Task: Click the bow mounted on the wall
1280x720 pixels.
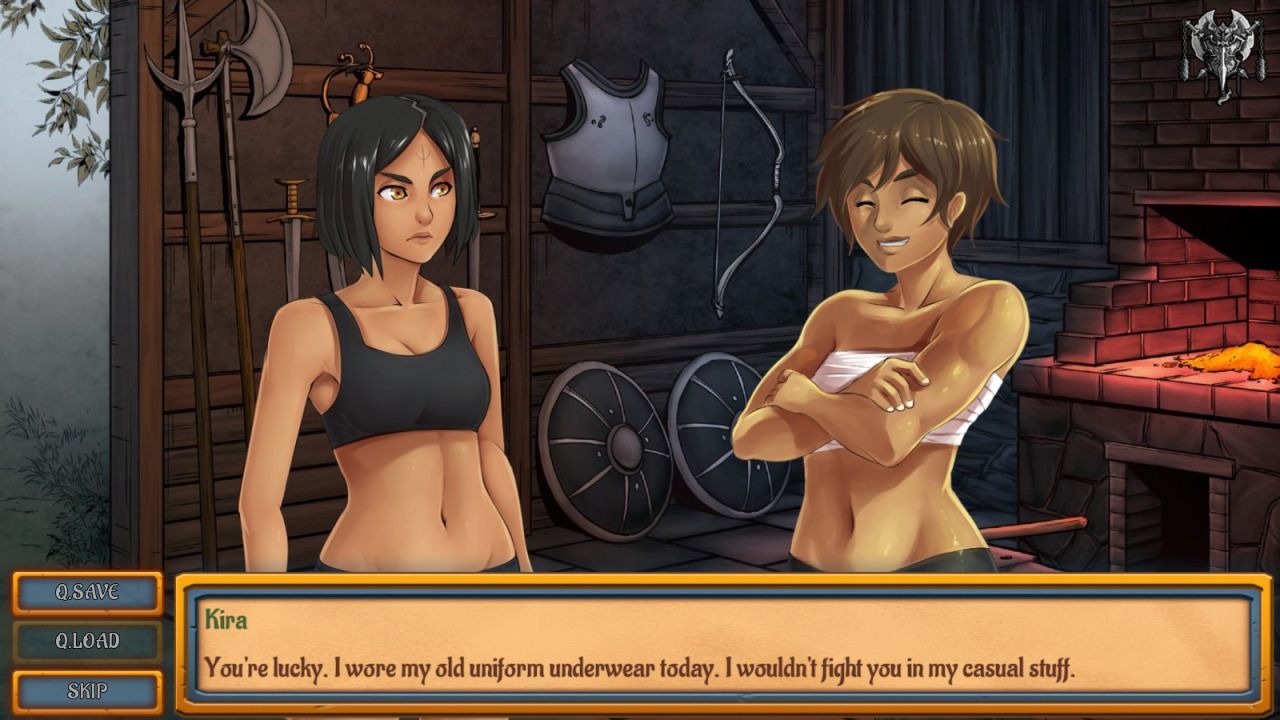Action: pyautogui.click(x=770, y=180)
